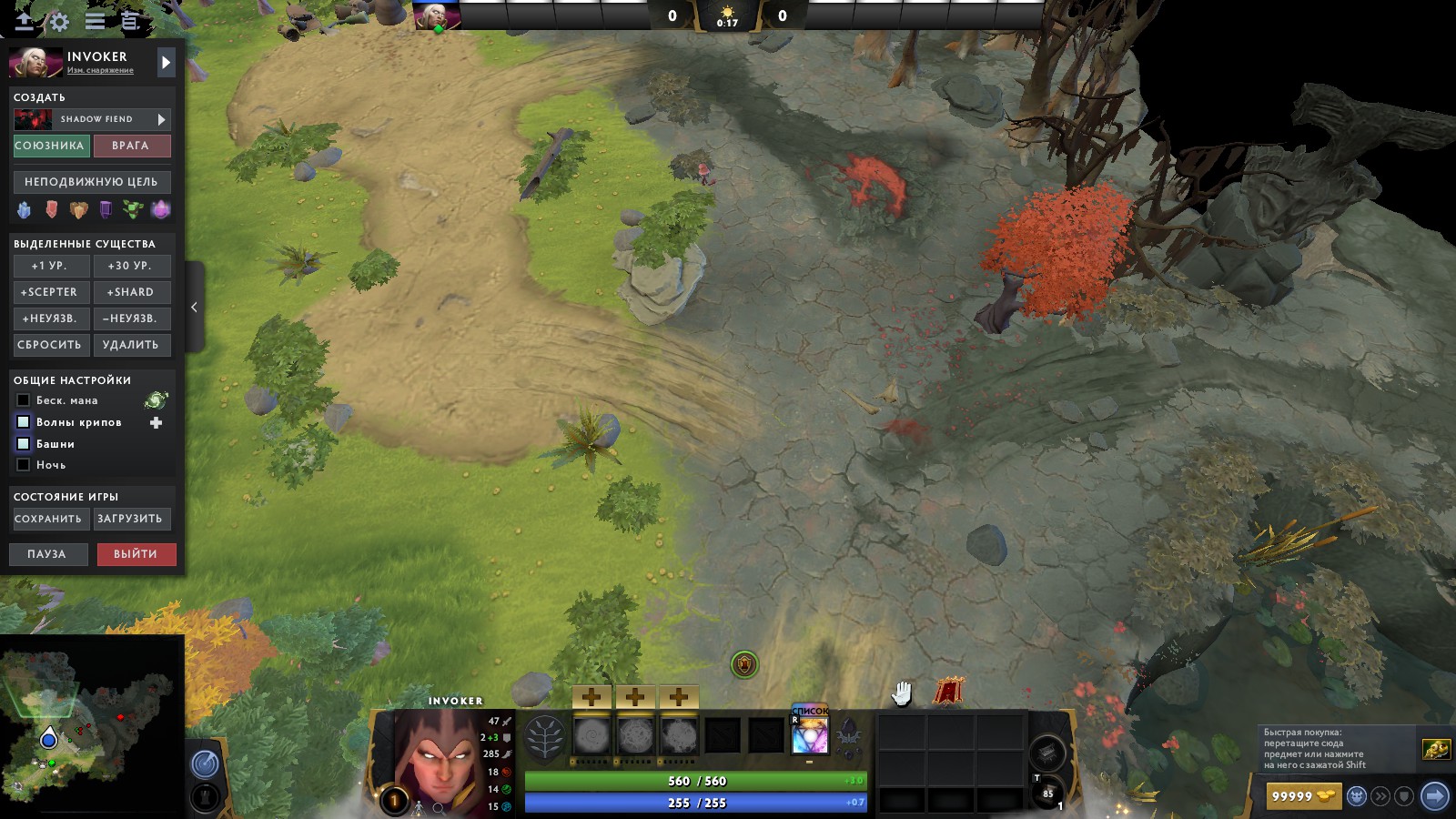Expand the Shadow Fiend hero dropdown
The width and height of the screenshot is (1456, 819).
coord(161,119)
